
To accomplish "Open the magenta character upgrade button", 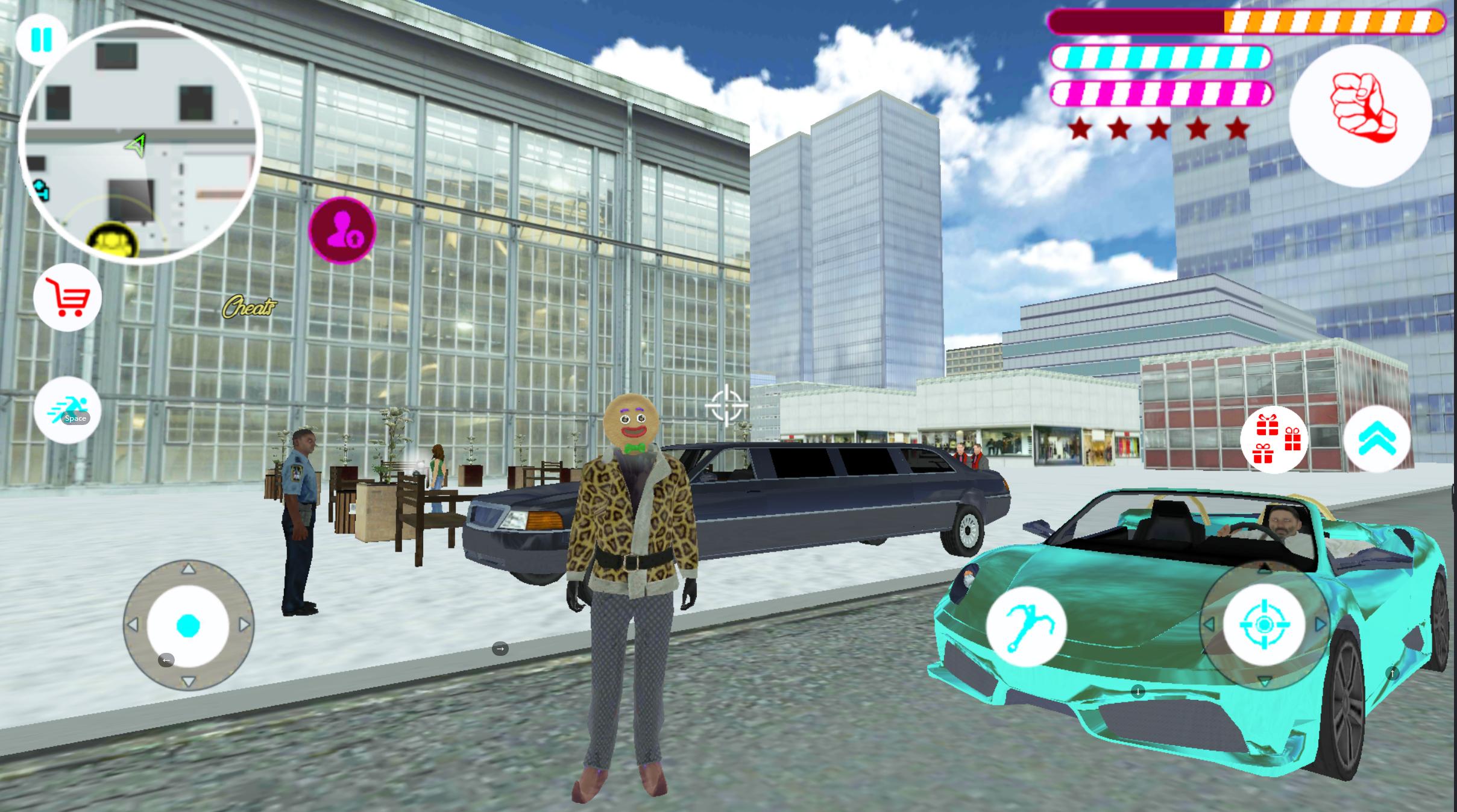I will (x=342, y=230).
